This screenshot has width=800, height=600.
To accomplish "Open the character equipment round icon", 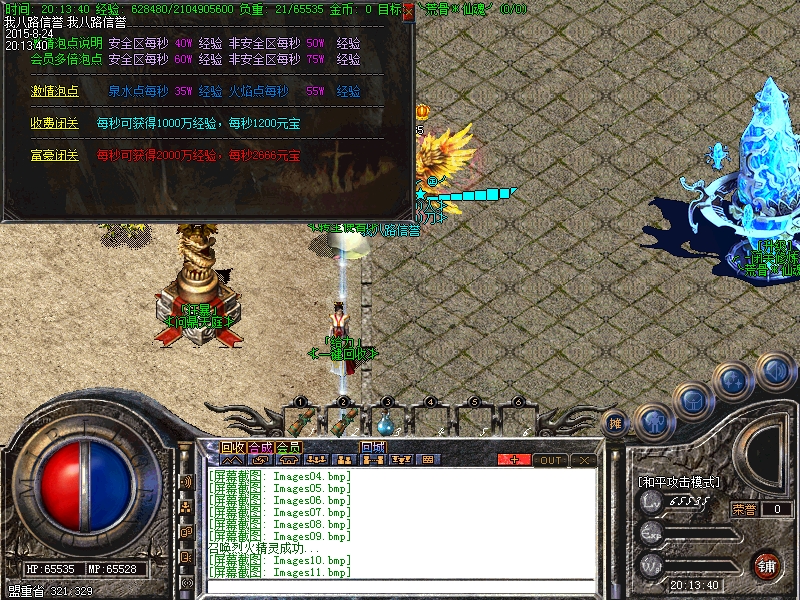I will [x=653, y=420].
